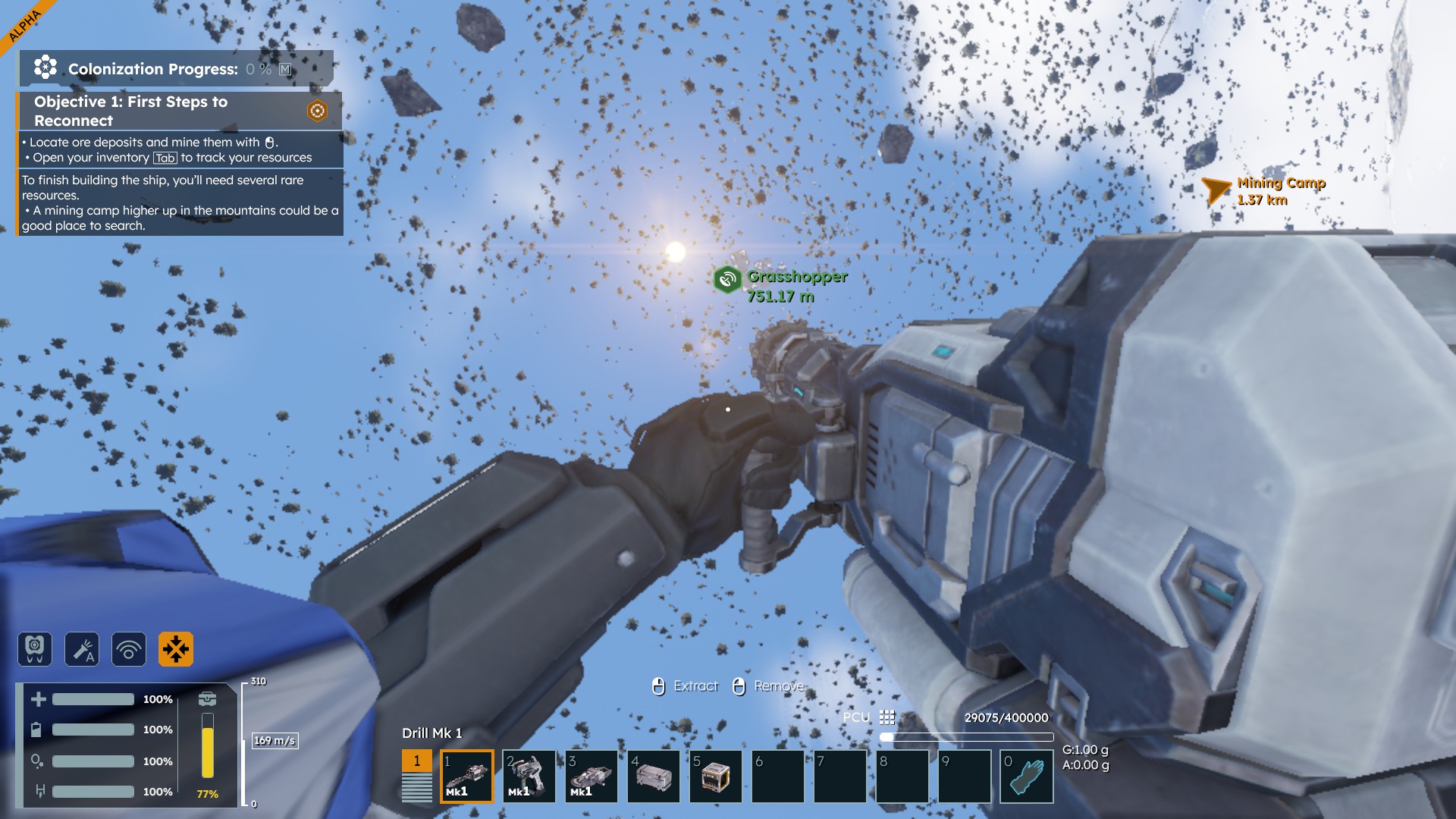Click the PCU grid icon

[886, 717]
